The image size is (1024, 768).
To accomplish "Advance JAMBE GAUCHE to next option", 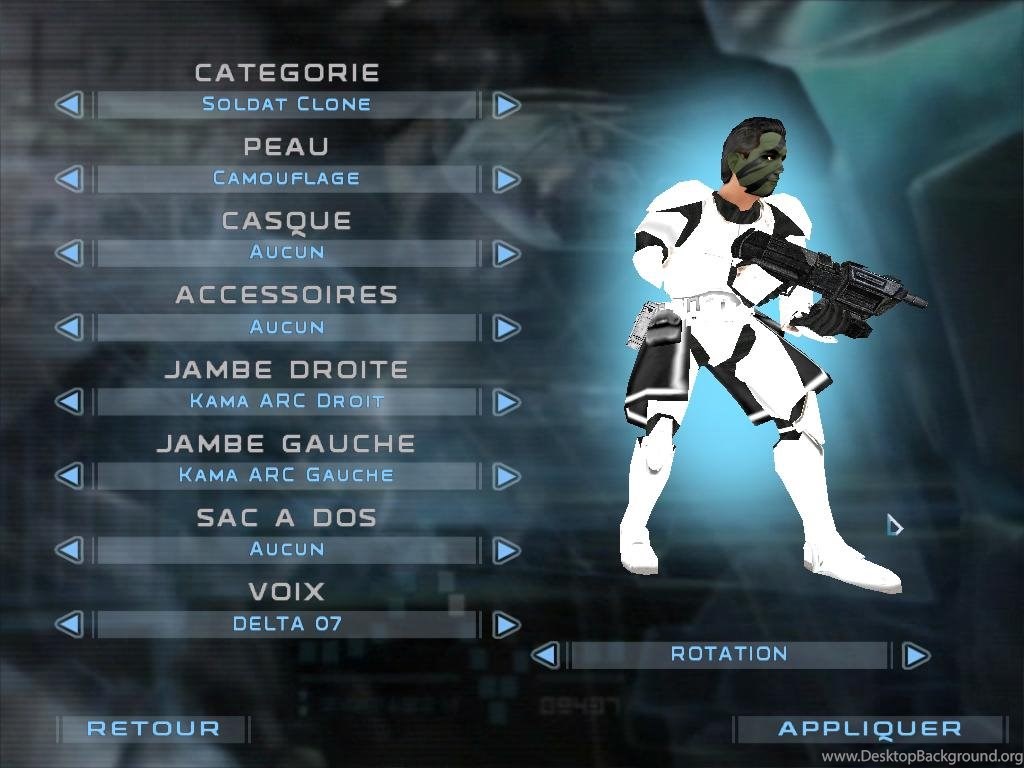I will 506,476.
